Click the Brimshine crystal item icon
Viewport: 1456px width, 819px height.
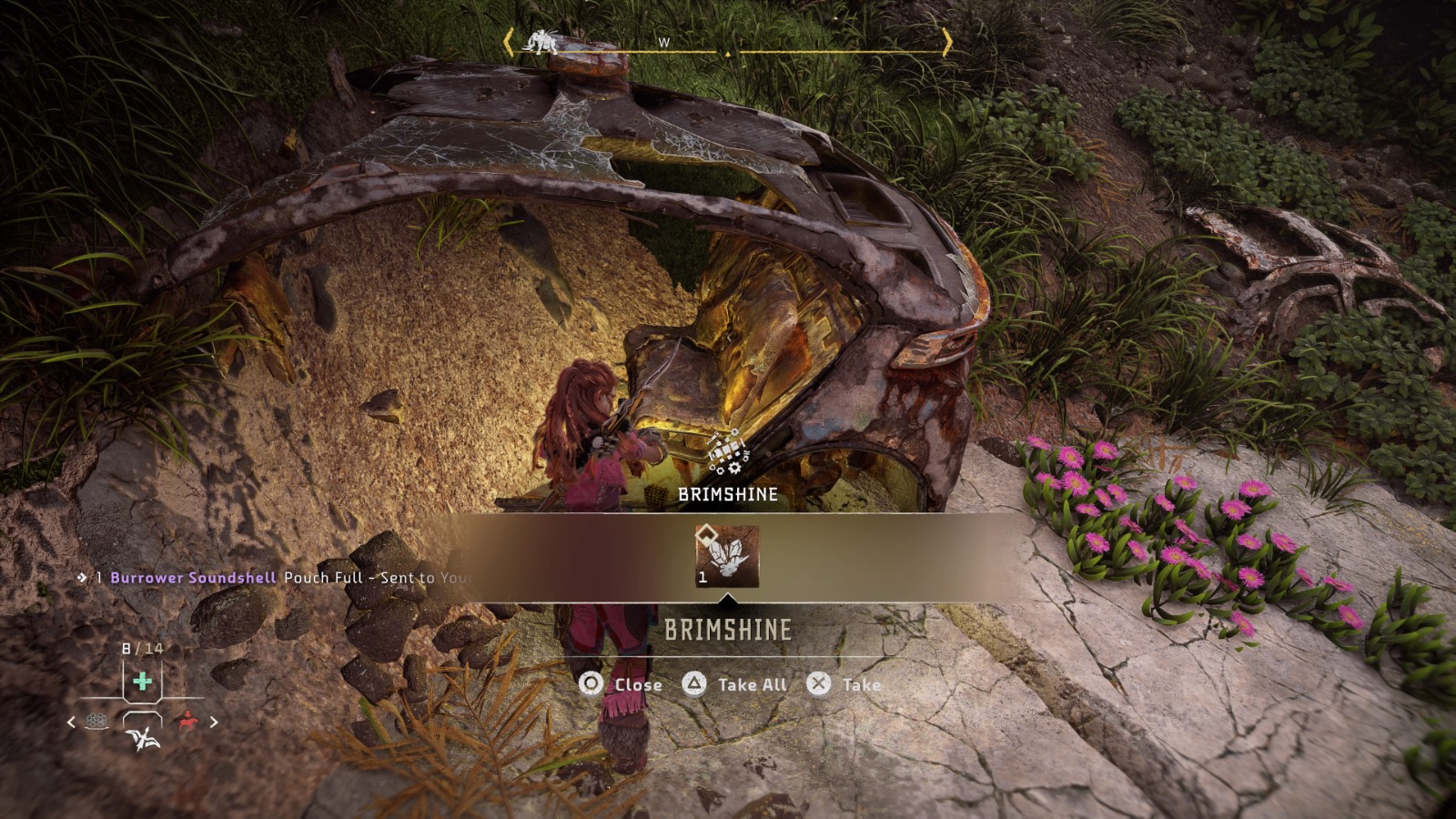click(728, 555)
